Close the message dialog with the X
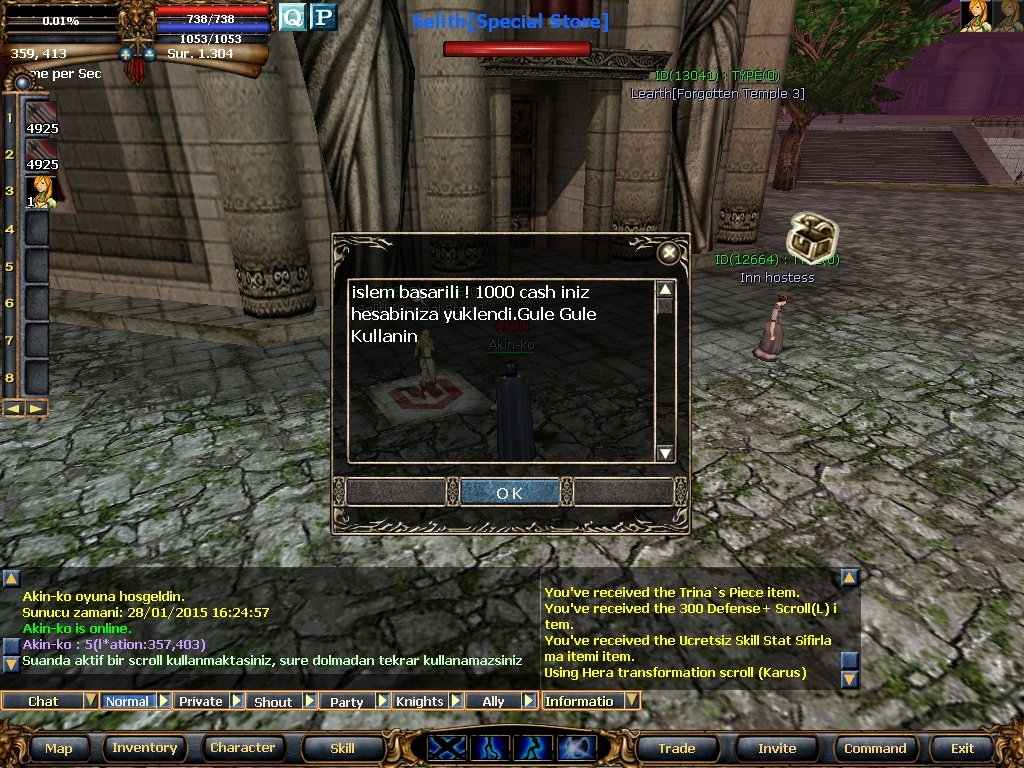The height and width of the screenshot is (768, 1024). (x=668, y=253)
